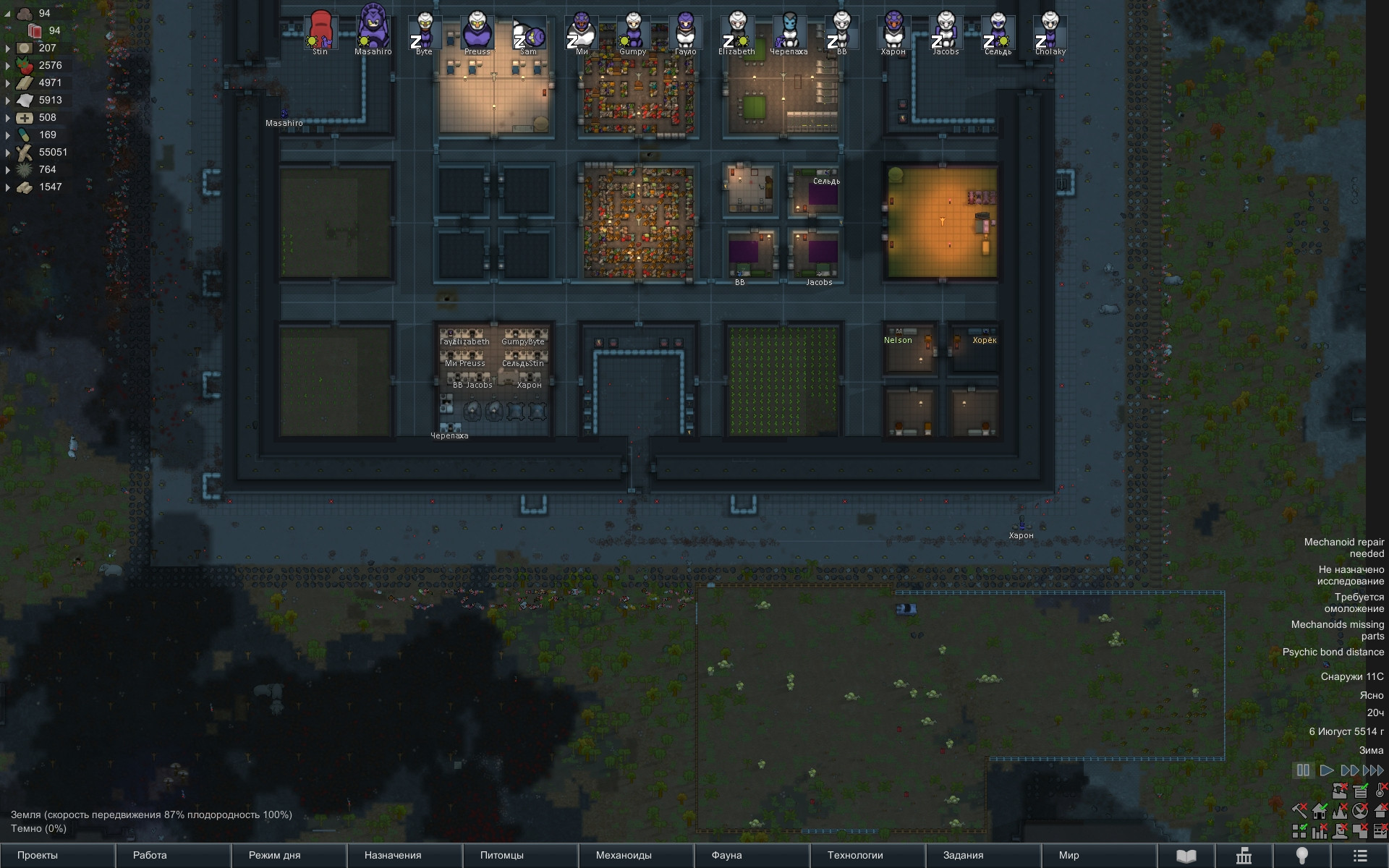This screenshot has width=1389, height=868.
Task: Toggle the thermometer temperature overlay icon
Action: [x=1381, y=790]
